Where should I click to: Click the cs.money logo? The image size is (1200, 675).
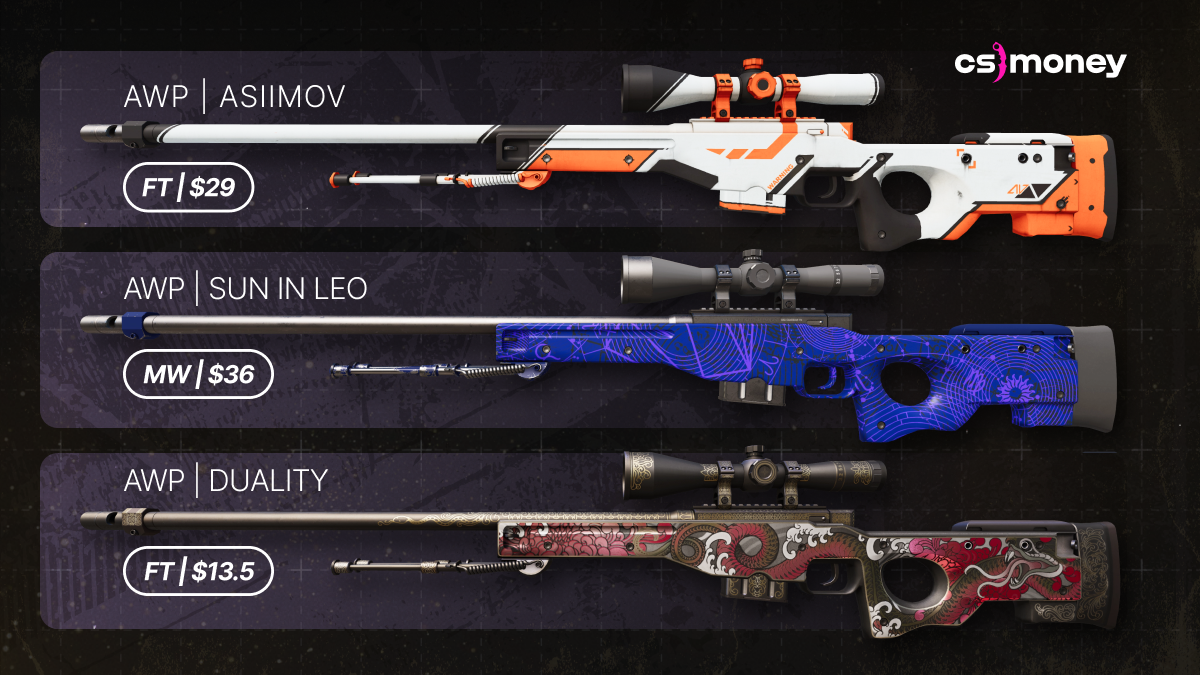[x=1040, y=64]
